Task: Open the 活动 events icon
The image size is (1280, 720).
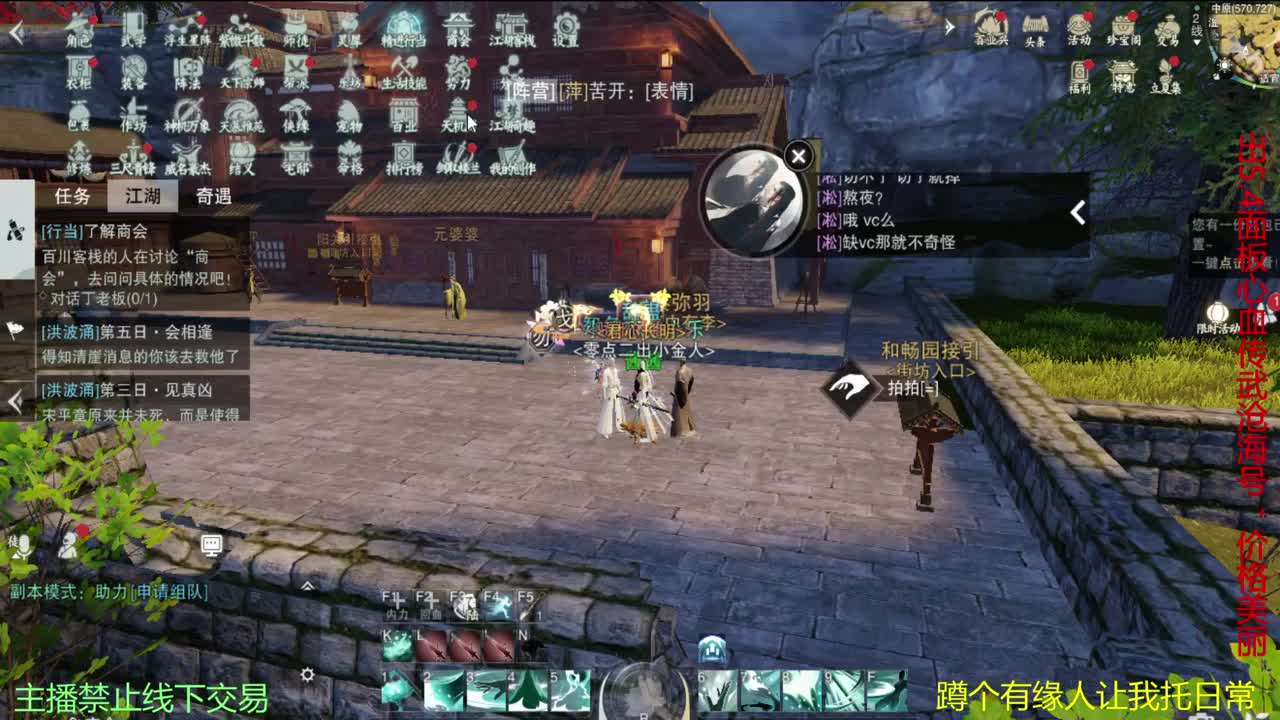Action: click(x=1079, y=28)
